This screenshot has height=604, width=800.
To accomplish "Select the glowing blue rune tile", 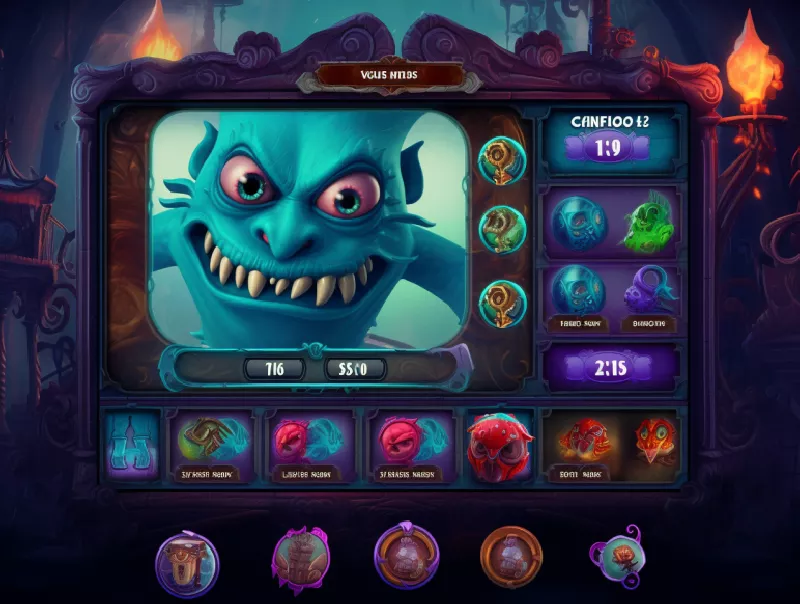I will click(132, 443).
